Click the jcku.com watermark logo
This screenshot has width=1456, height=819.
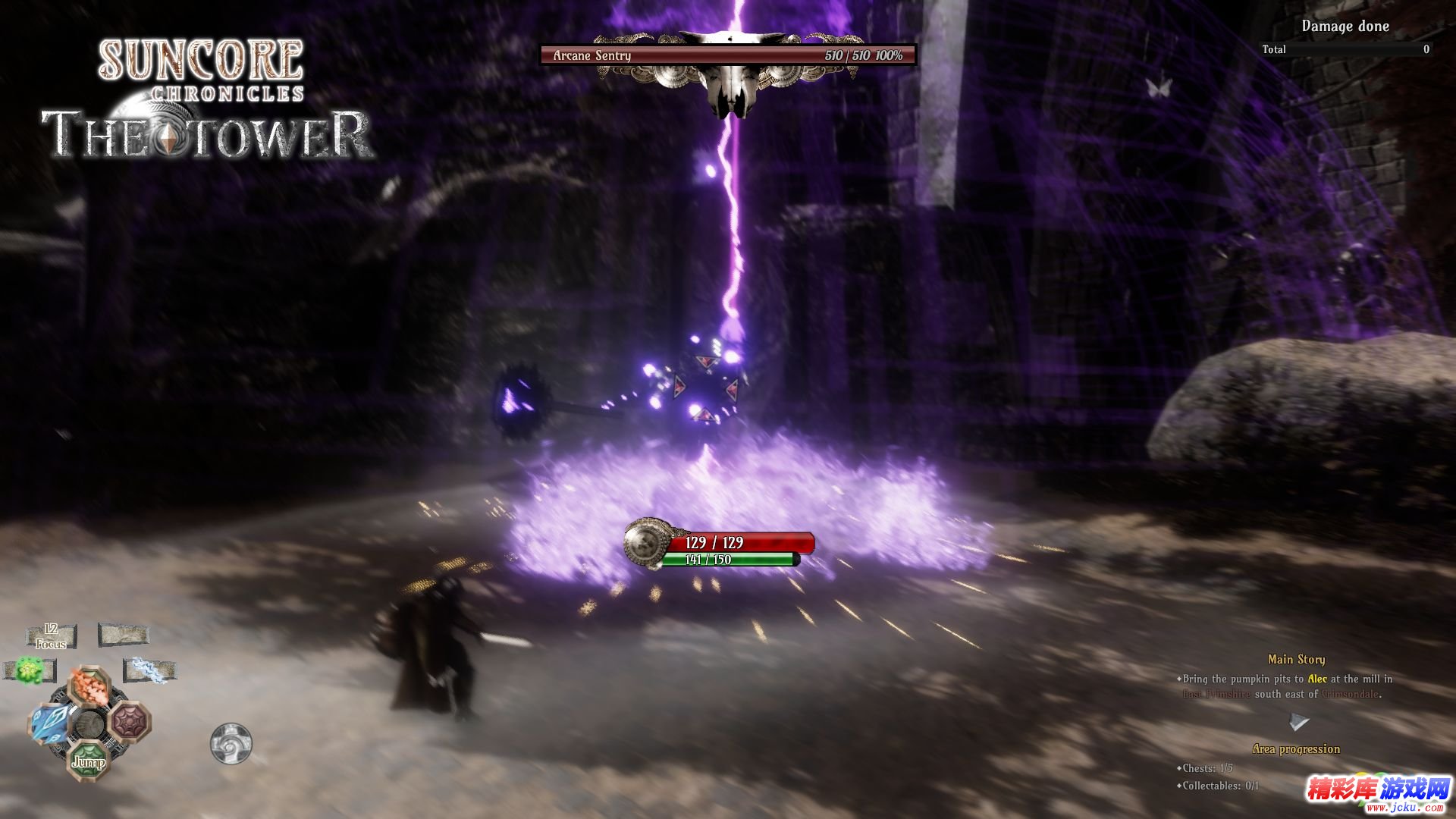pyautogui.click(x=1376, y=793)
